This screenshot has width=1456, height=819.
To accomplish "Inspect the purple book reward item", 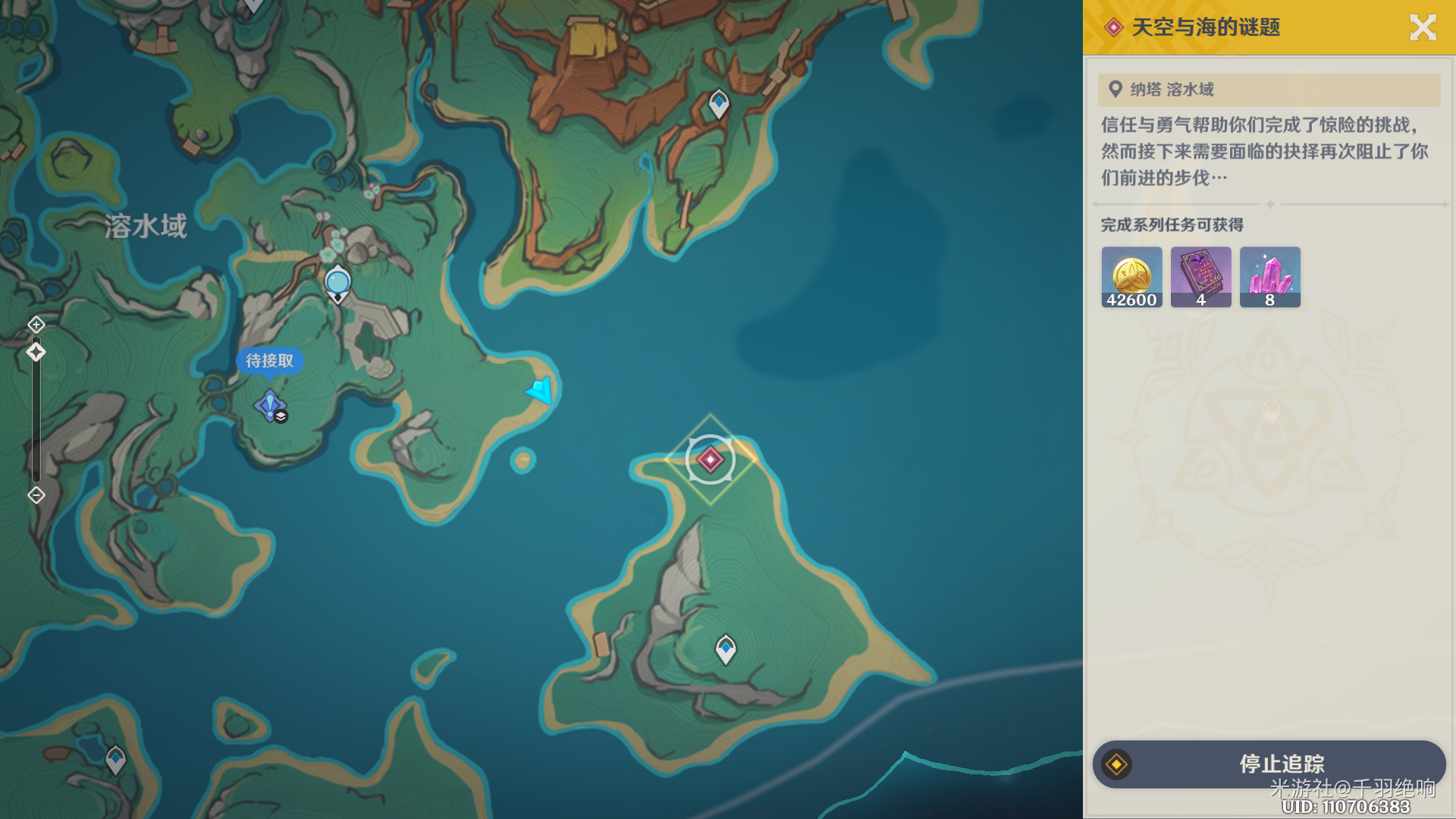I will click(x=1200, y=277).
